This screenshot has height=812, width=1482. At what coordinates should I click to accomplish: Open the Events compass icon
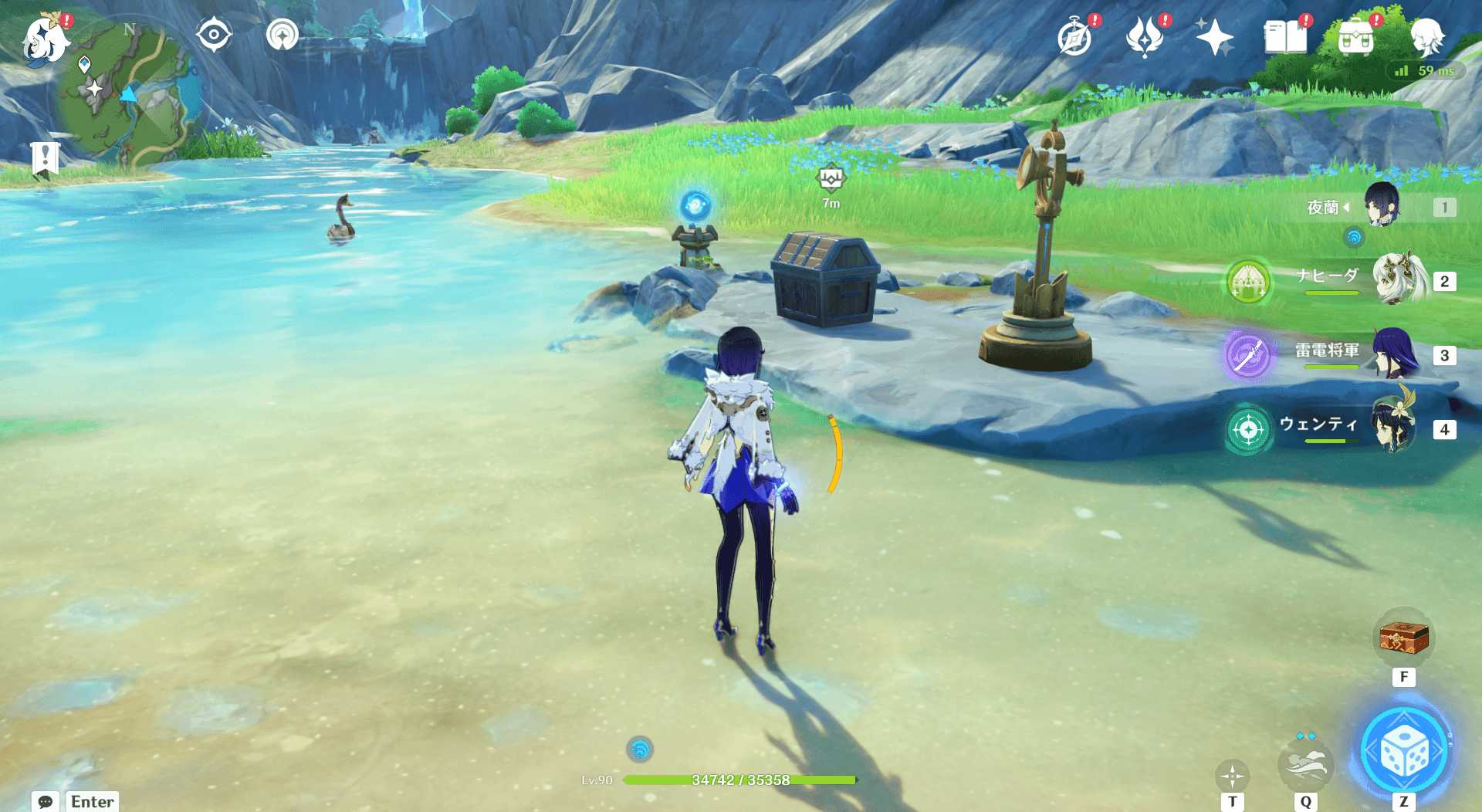(x=1074, y=38)
